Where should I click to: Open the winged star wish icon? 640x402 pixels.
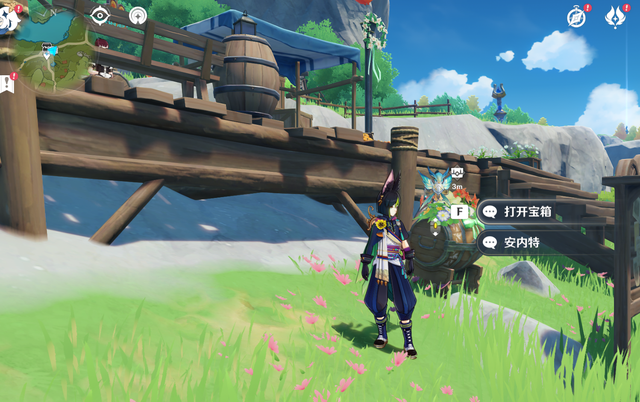click(616, 16)
